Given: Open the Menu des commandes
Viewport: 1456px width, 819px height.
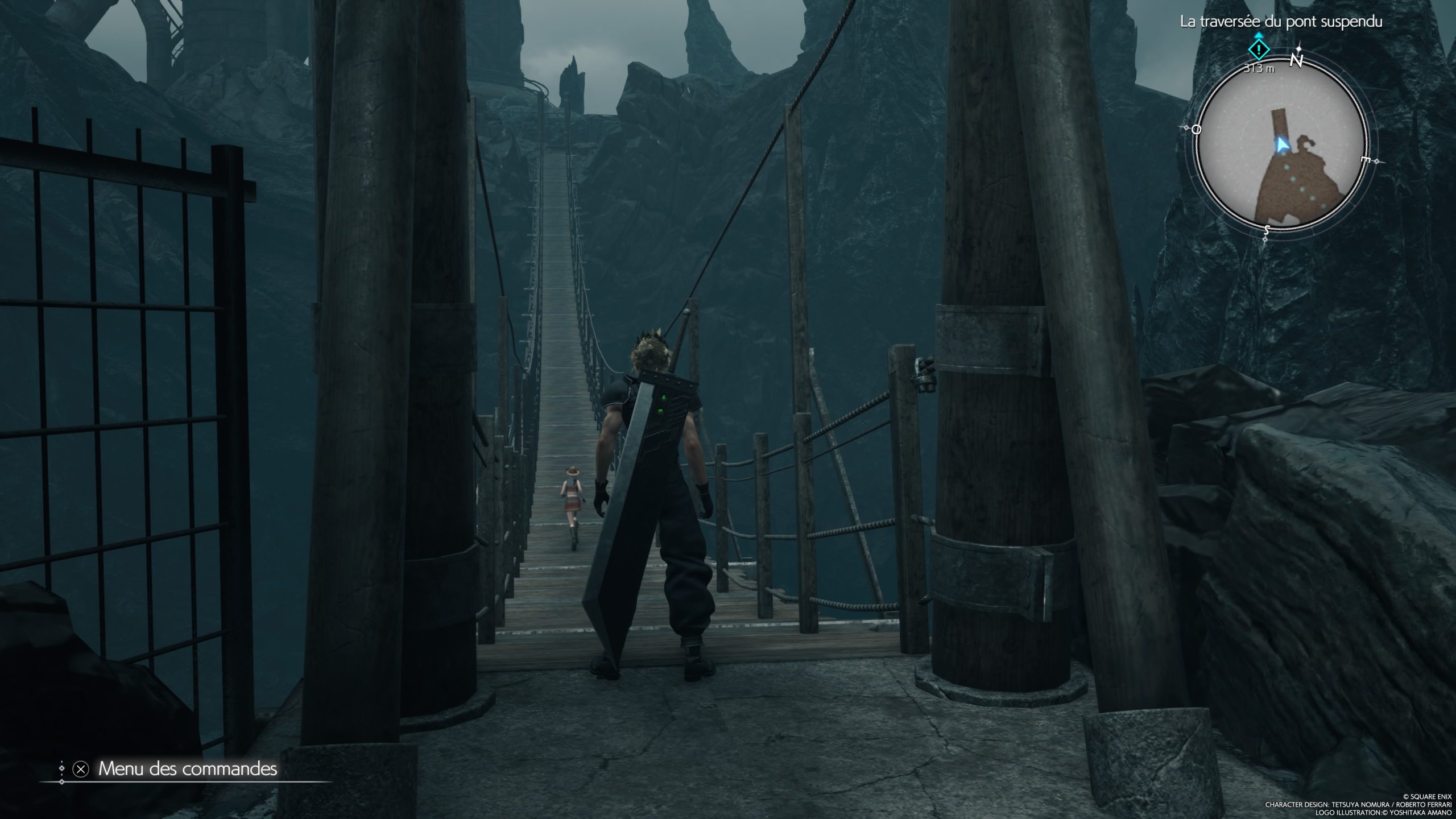Looking at the screenshot, I should coord(187,769).
